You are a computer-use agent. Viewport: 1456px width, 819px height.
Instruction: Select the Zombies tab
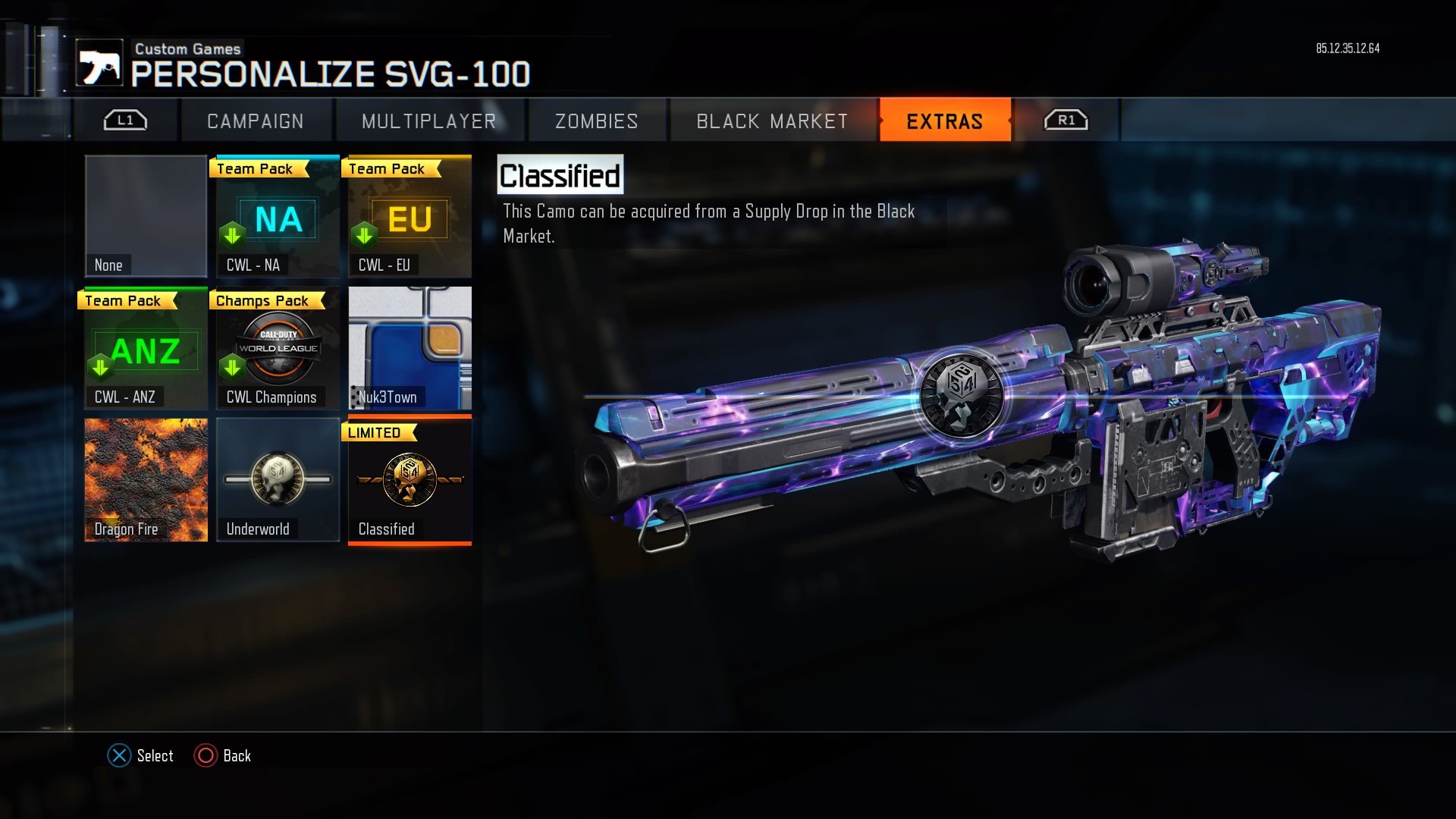click(596, 120)
